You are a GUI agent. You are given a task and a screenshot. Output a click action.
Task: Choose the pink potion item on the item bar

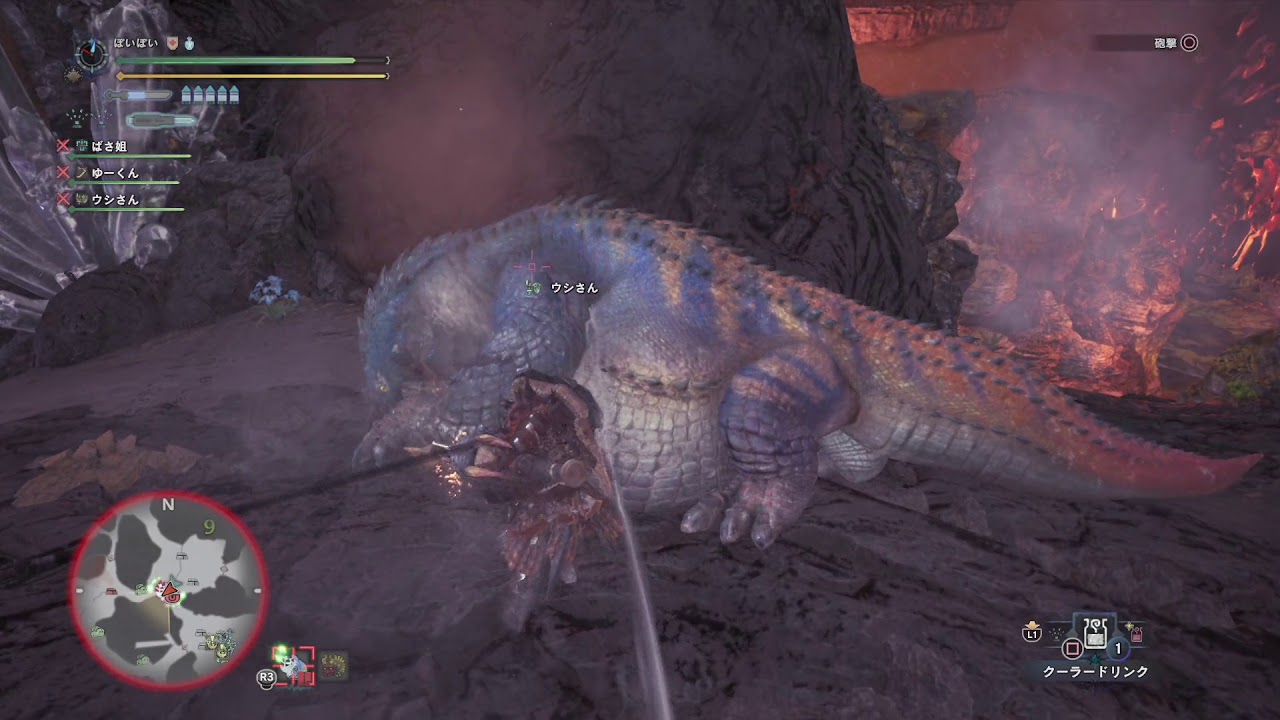(1137, 633)
